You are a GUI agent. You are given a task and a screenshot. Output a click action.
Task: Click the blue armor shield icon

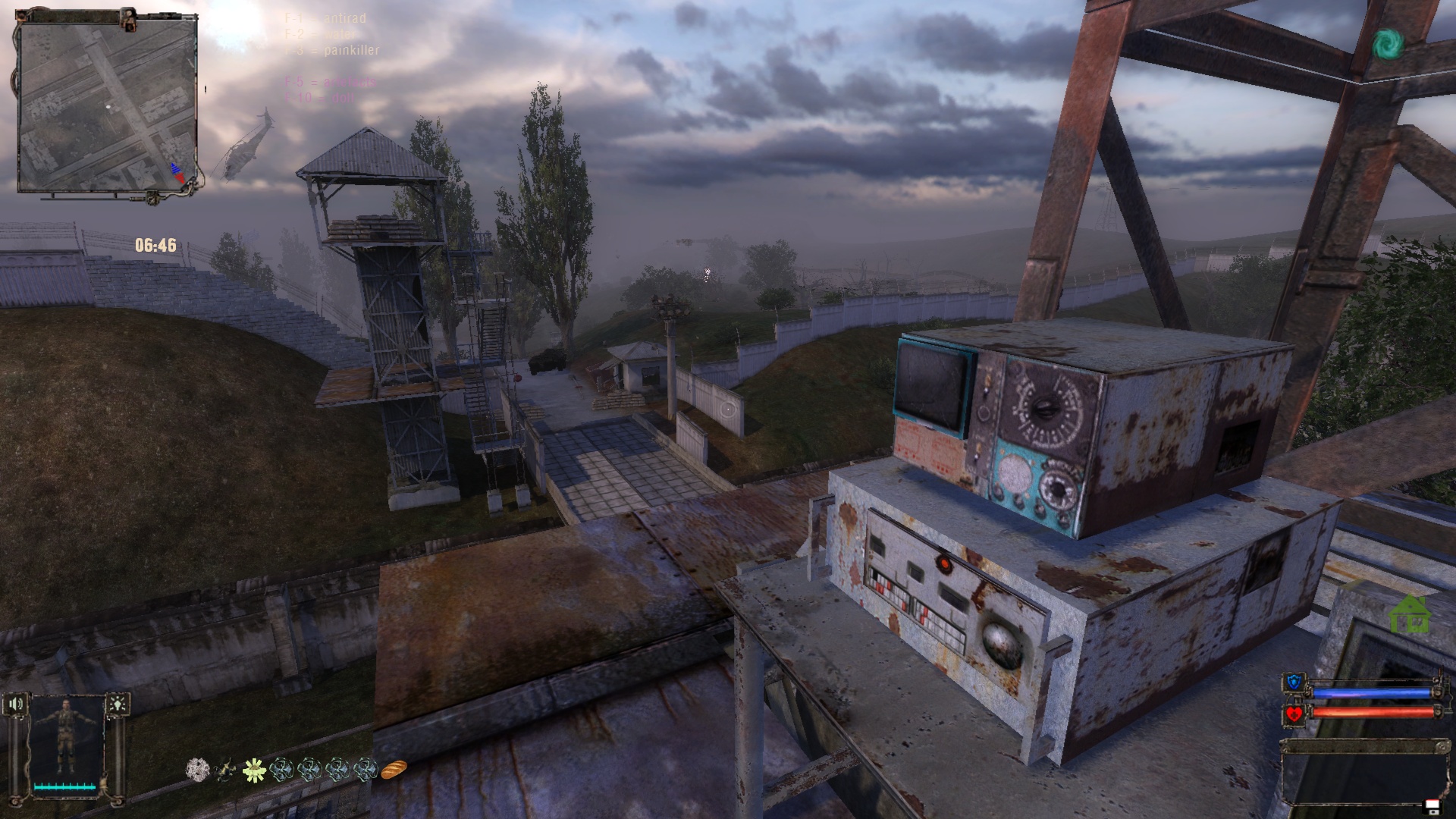point(1294,683)
